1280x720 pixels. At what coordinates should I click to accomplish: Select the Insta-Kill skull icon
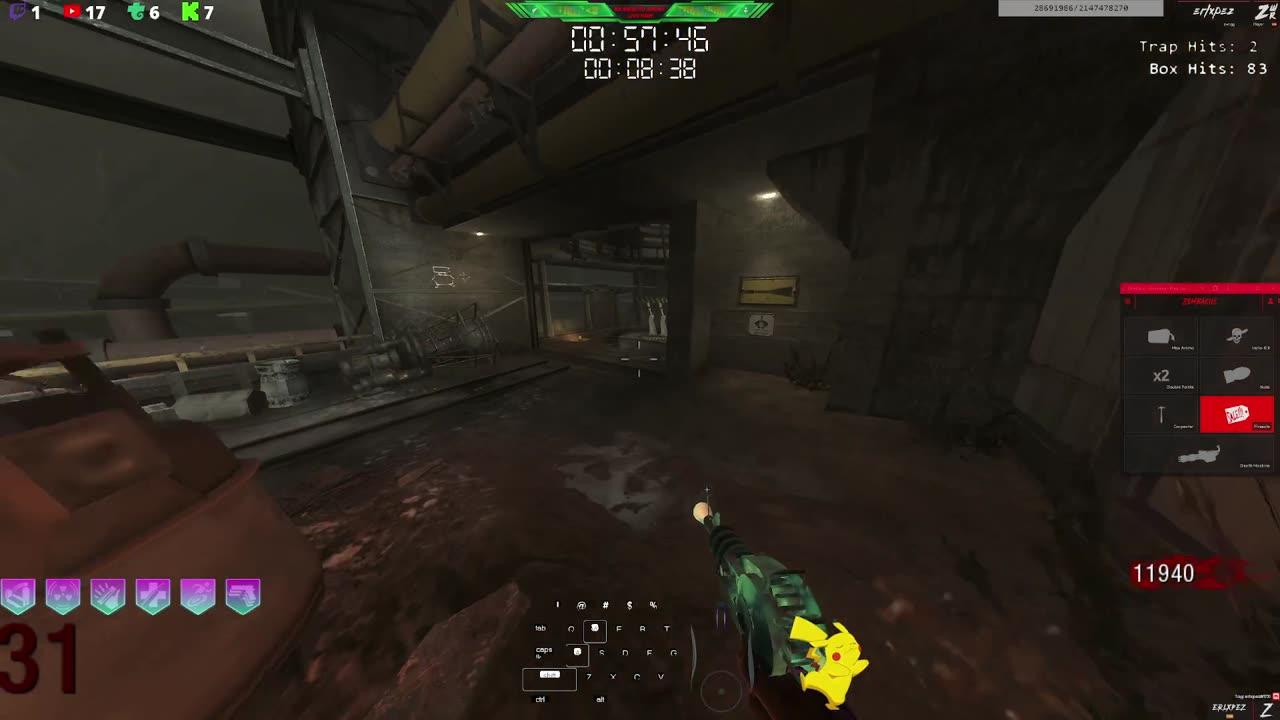pyautogui.click(x=1237, y=336)
